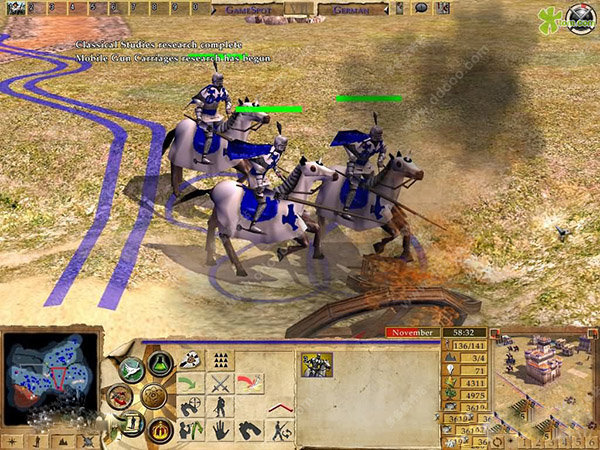Screen dimensions: 600x450
Task: Select the triangle formation button
Action: click(x=220, y=360)
